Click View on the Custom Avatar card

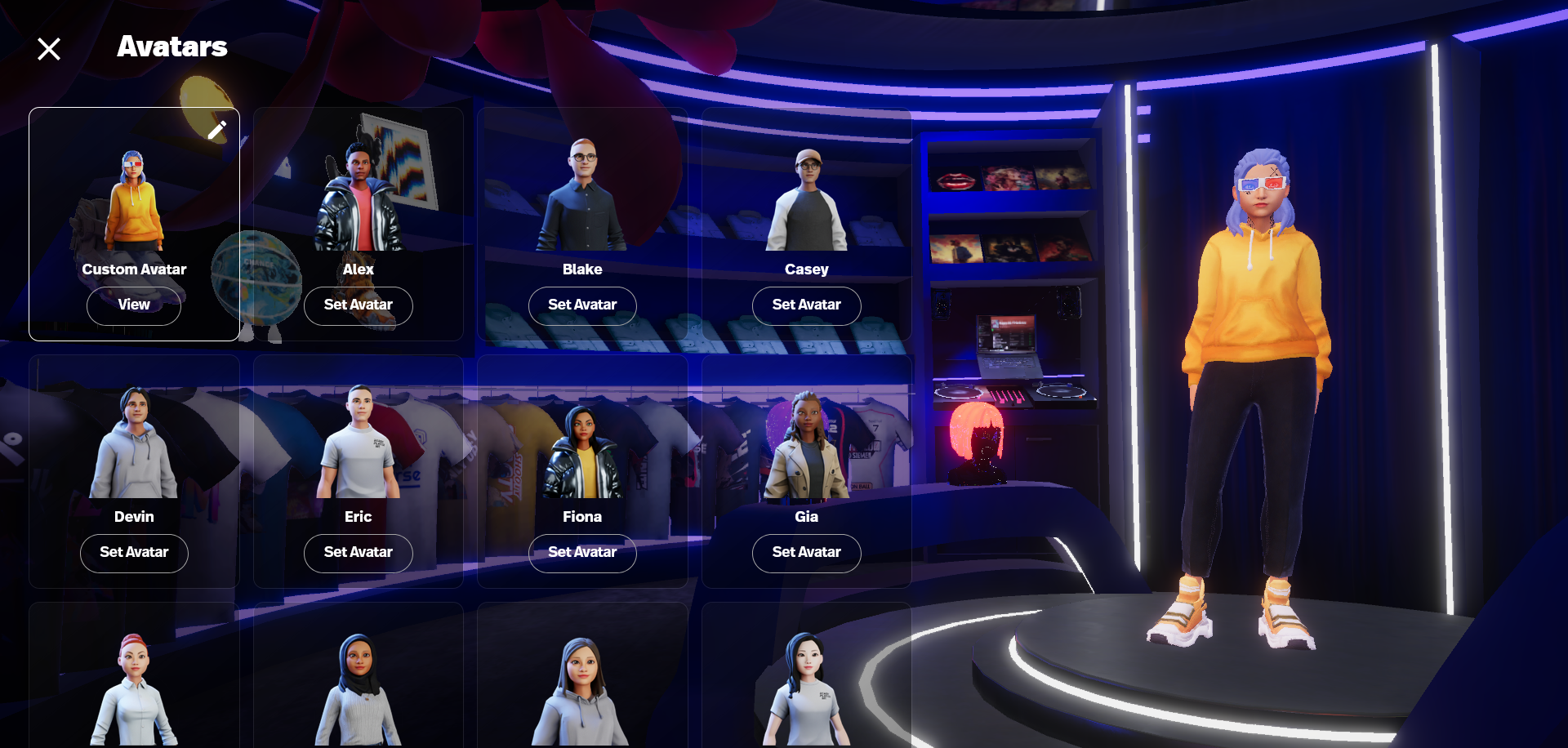(x=134, y=305)
